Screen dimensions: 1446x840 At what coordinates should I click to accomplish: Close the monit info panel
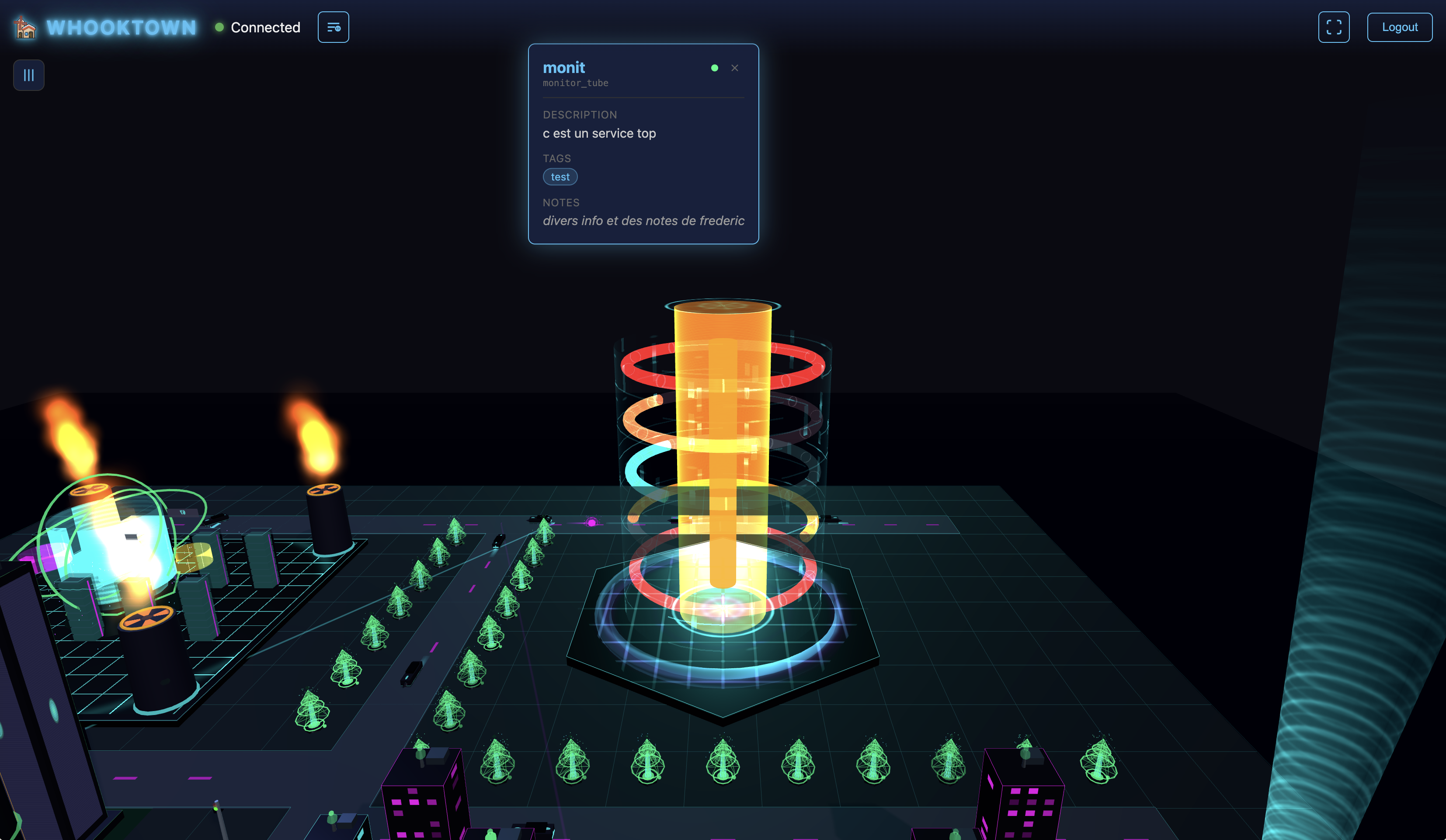734,68
